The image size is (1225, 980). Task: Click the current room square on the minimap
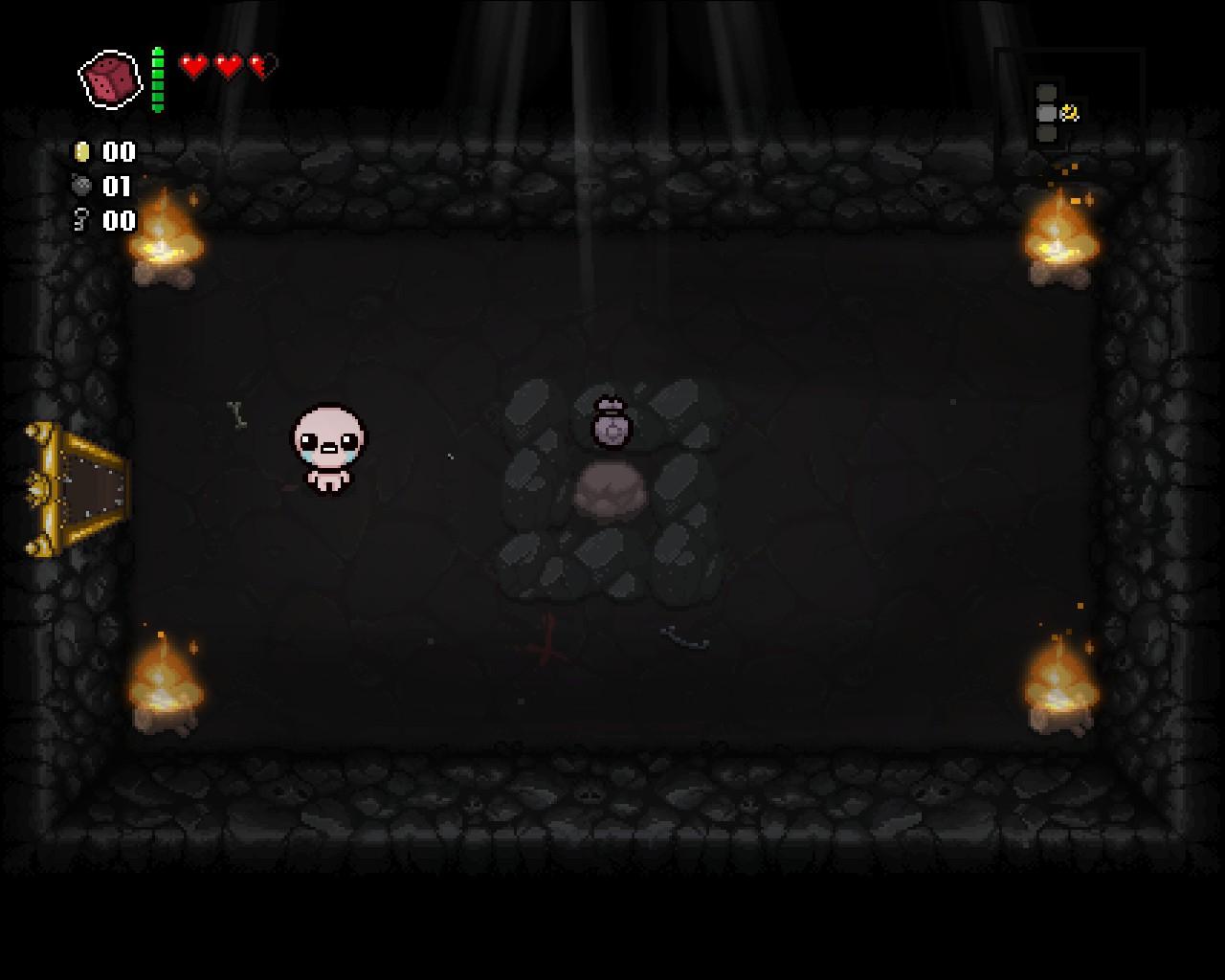[x=1046, y=113]
